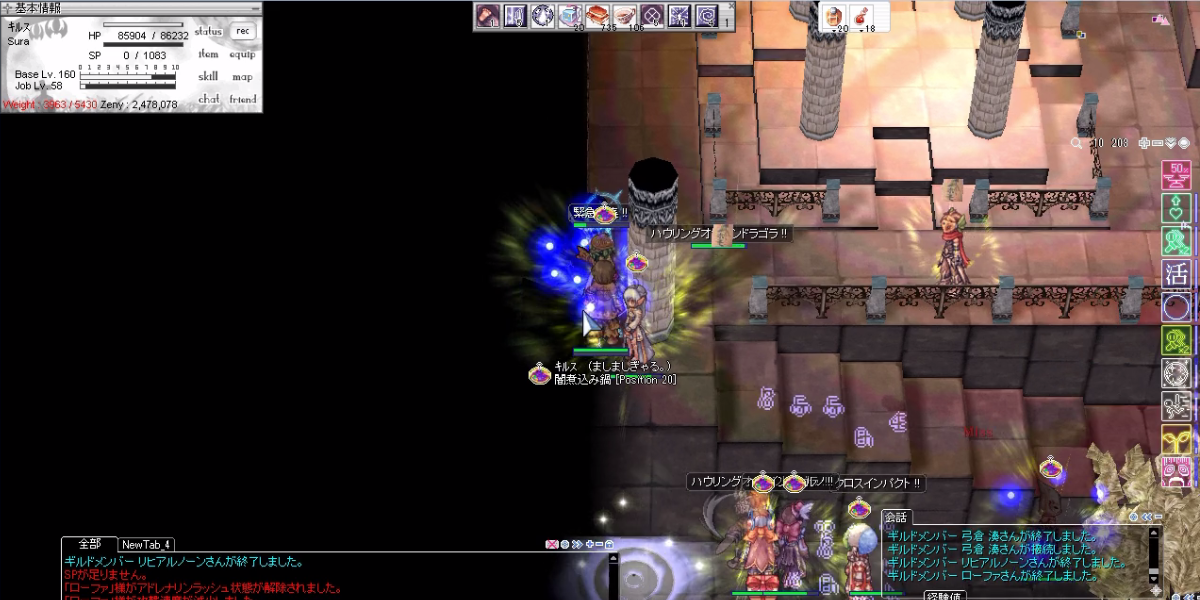Use the red cake item in the hotbar

point(598,16)
